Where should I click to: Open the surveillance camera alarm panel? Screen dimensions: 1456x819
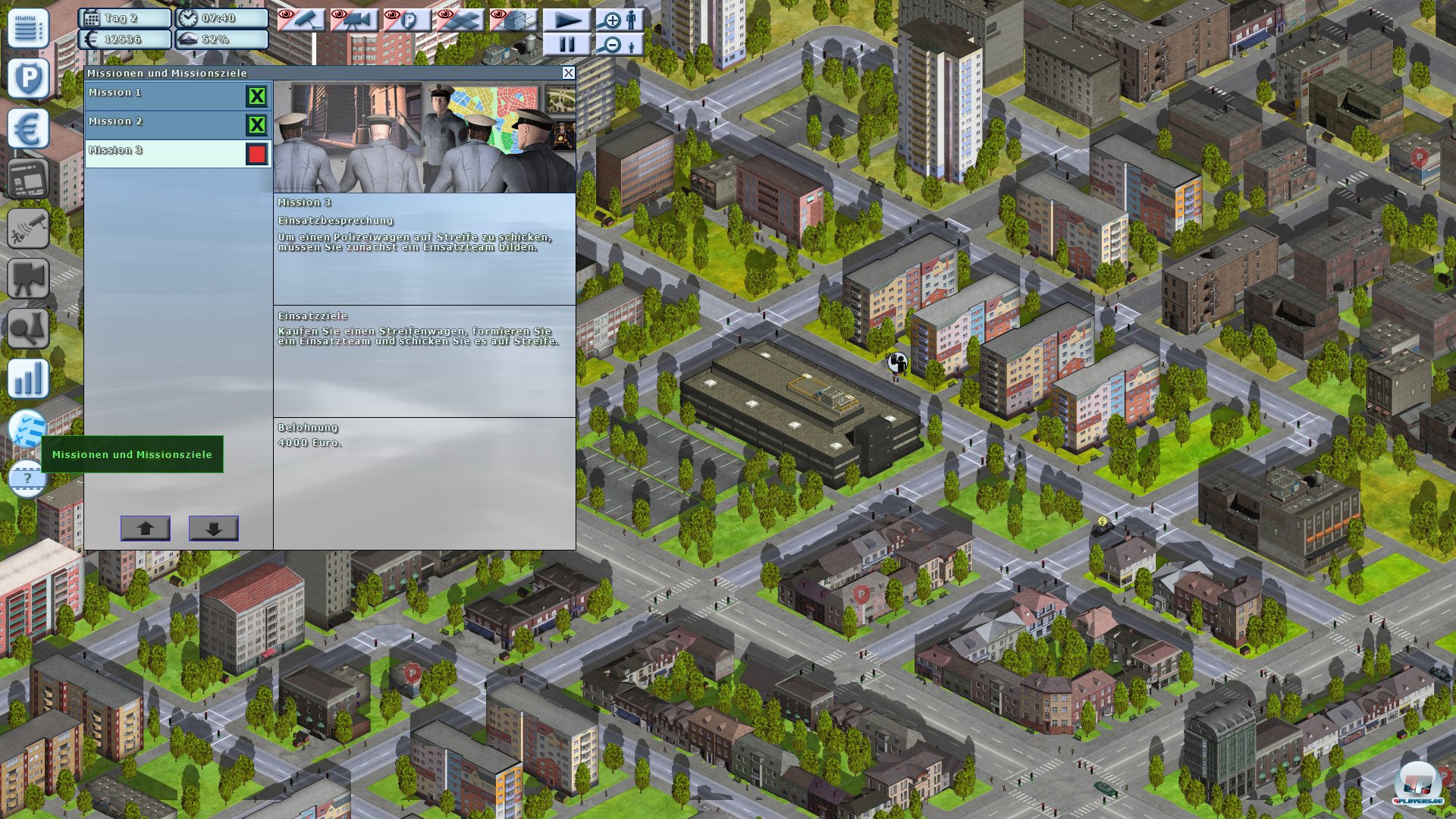pos(28,228)
